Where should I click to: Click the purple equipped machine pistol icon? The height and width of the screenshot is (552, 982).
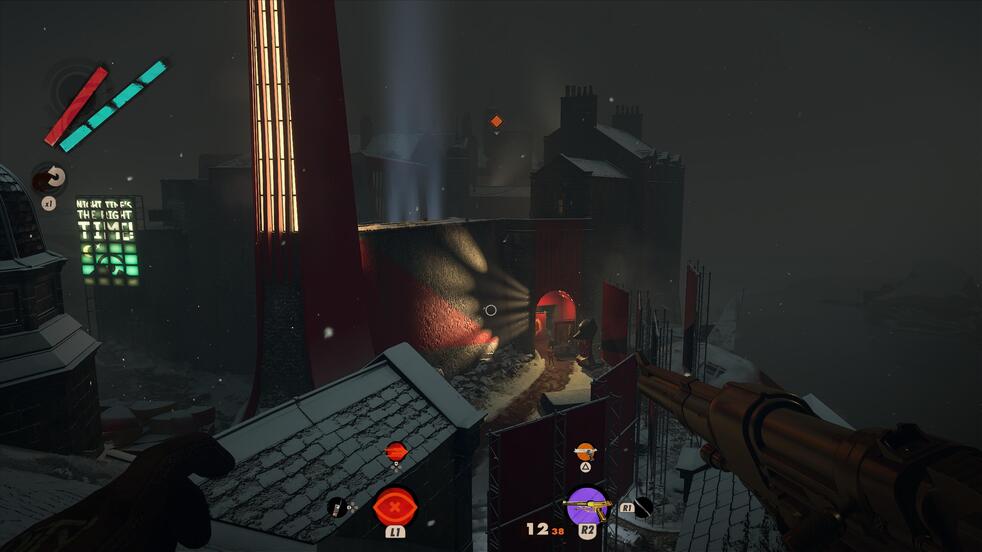coord(586,503)
